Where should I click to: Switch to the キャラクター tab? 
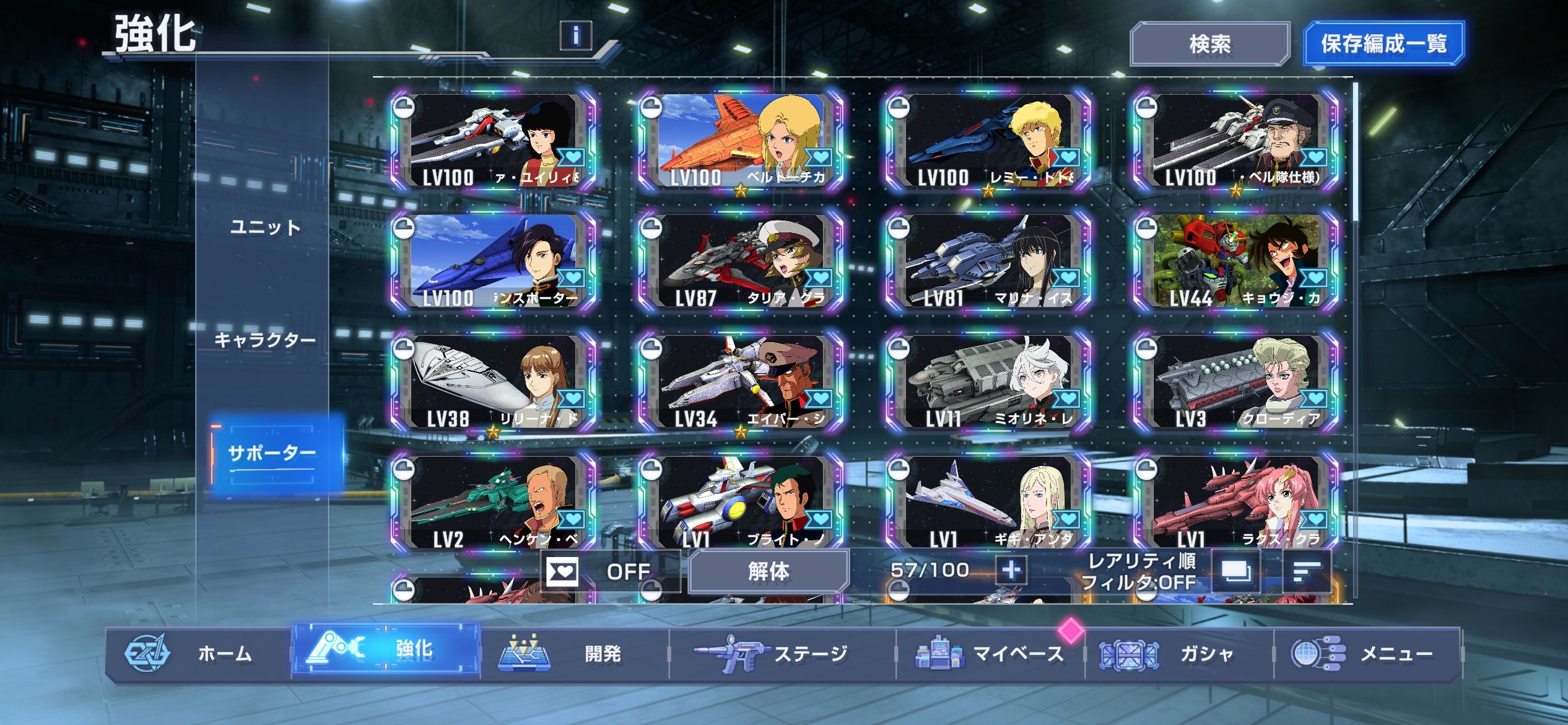265,340
